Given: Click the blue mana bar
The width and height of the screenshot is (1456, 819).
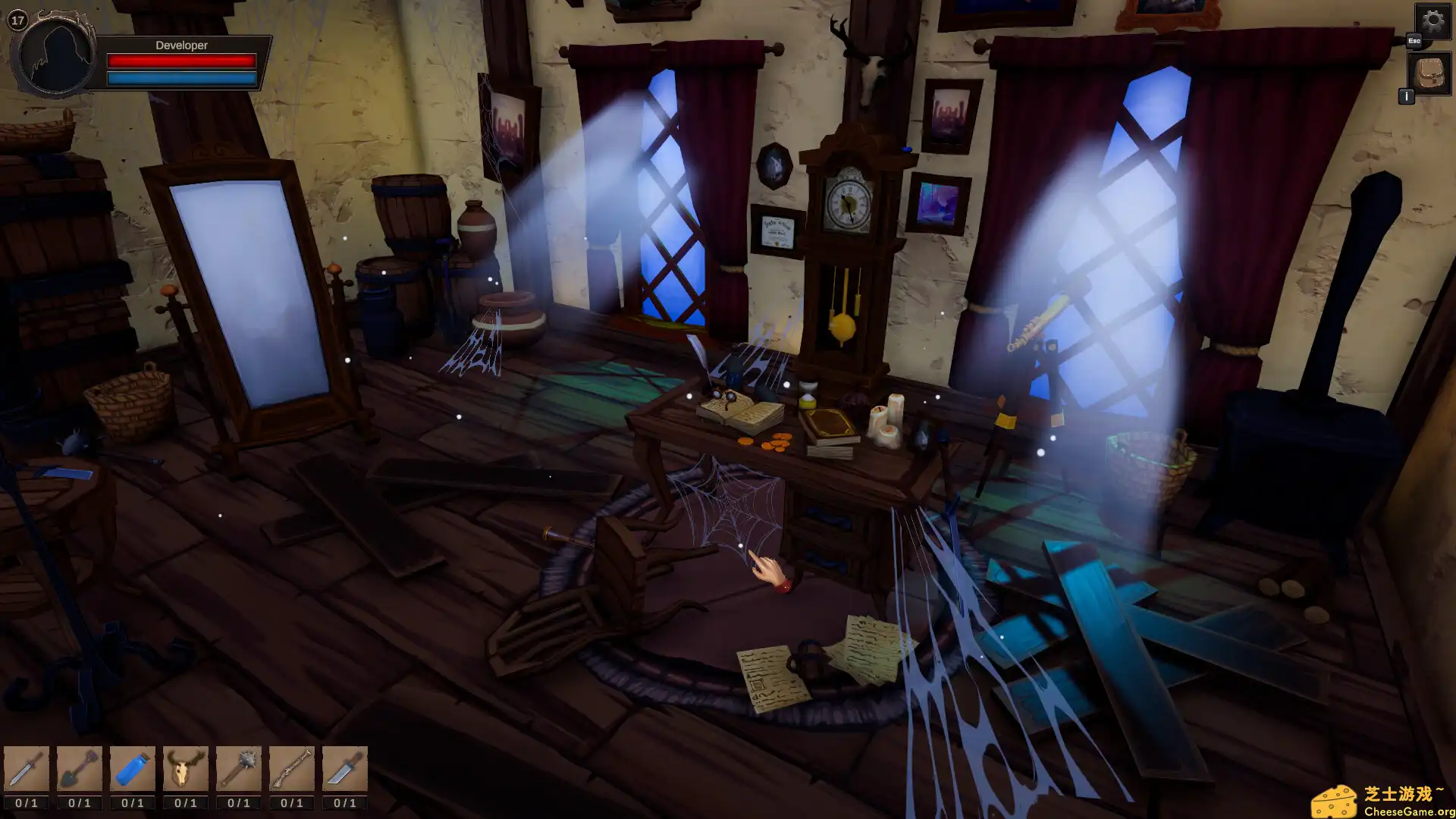Looking at the screenshot, I should [x=182, y=77].
